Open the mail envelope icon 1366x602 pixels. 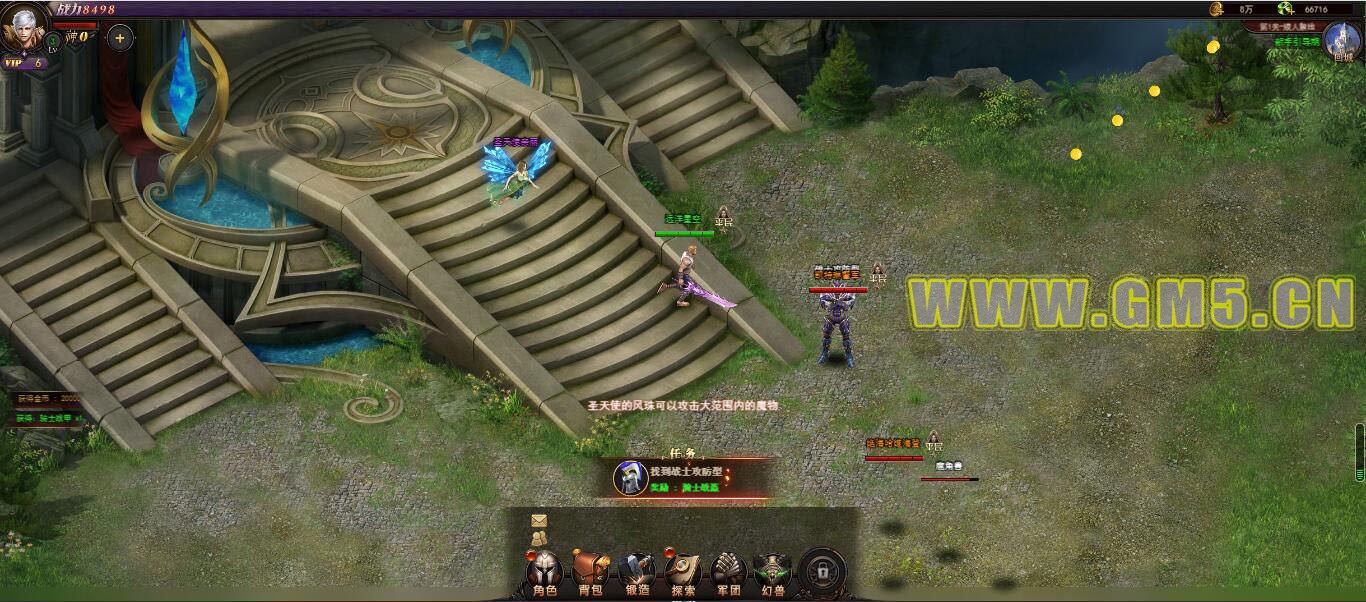(539, 521)
